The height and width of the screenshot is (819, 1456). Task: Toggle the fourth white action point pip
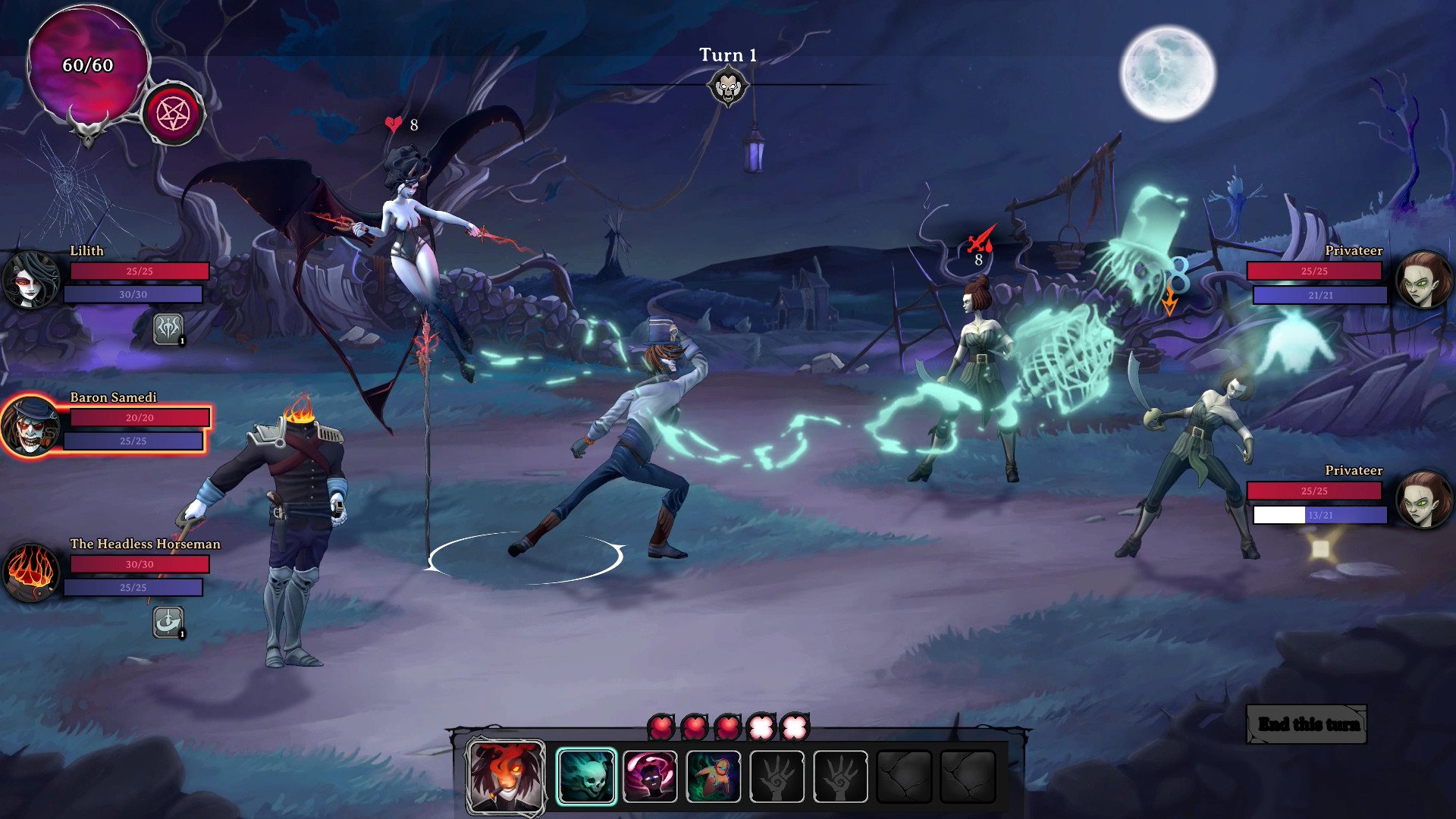(x=759, y=726)
